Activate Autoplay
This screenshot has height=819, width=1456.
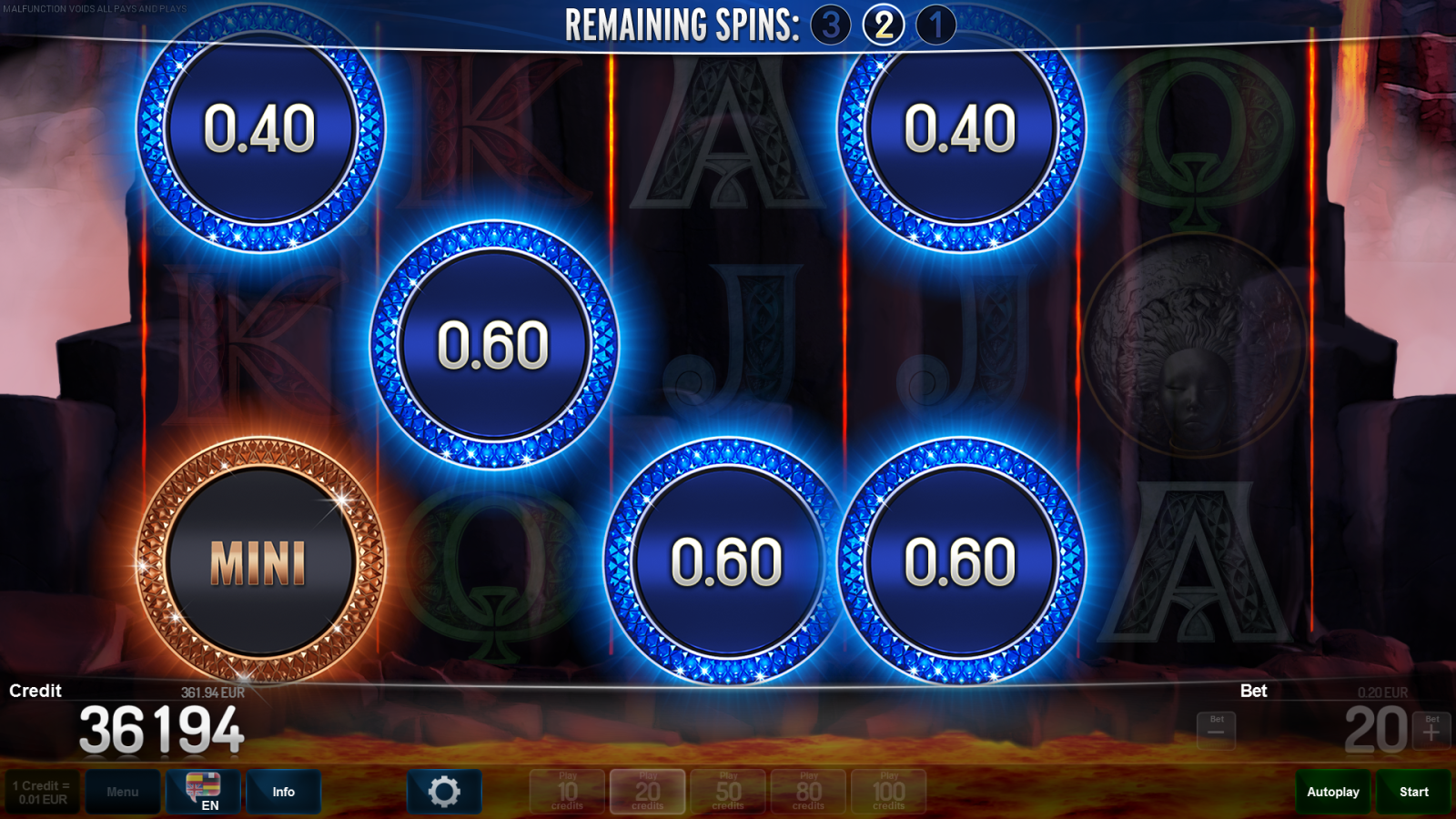click(1333, 792)
